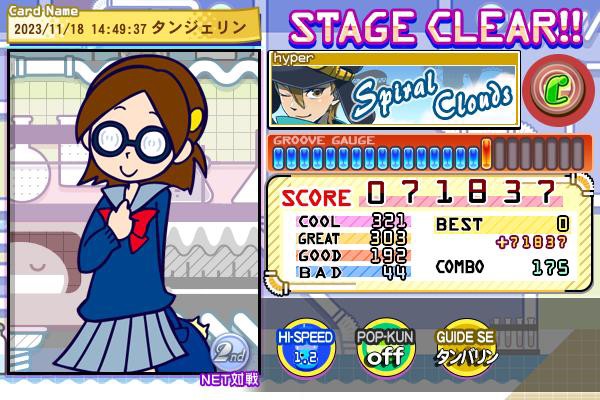Toggle the POP-KUN off option badge
600x400 pixels.
(x=385, y=348)
